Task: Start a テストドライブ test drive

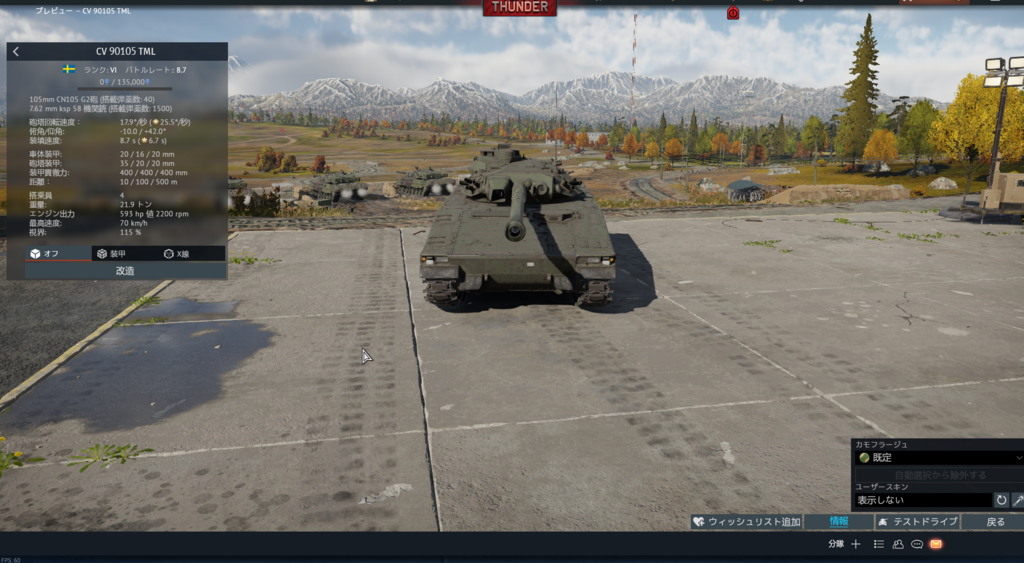Action: click(x=917, y=522)
